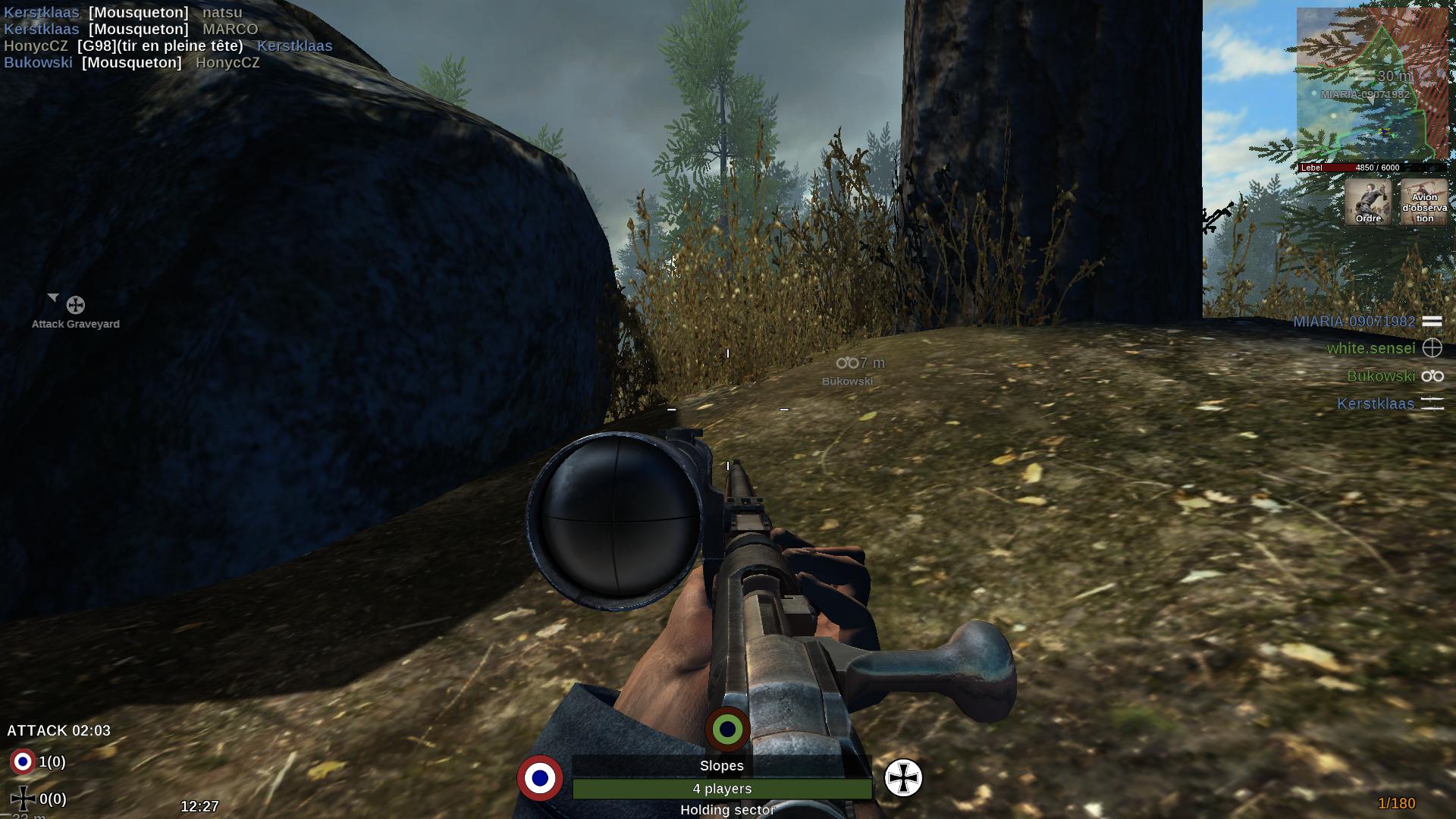Activate the Ordre squad ability

point(1368,202)
